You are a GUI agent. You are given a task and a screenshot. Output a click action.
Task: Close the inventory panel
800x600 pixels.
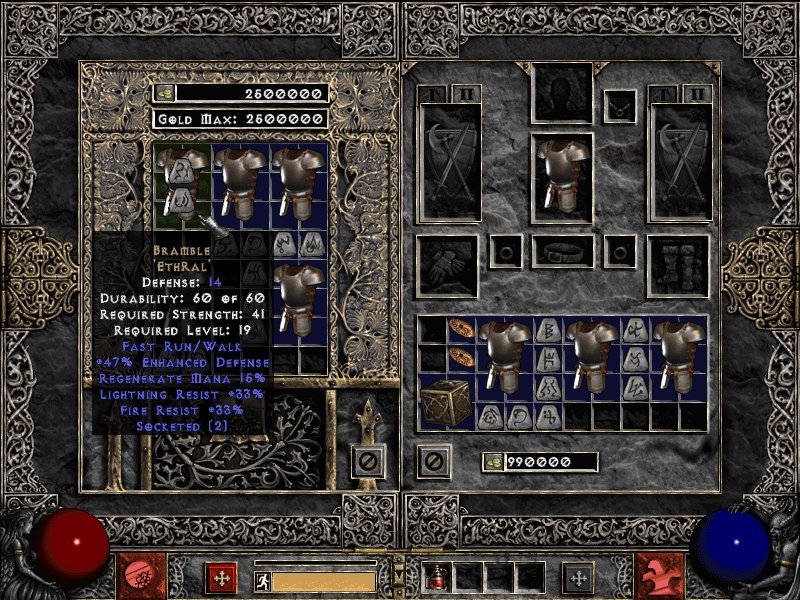point(434,462)
